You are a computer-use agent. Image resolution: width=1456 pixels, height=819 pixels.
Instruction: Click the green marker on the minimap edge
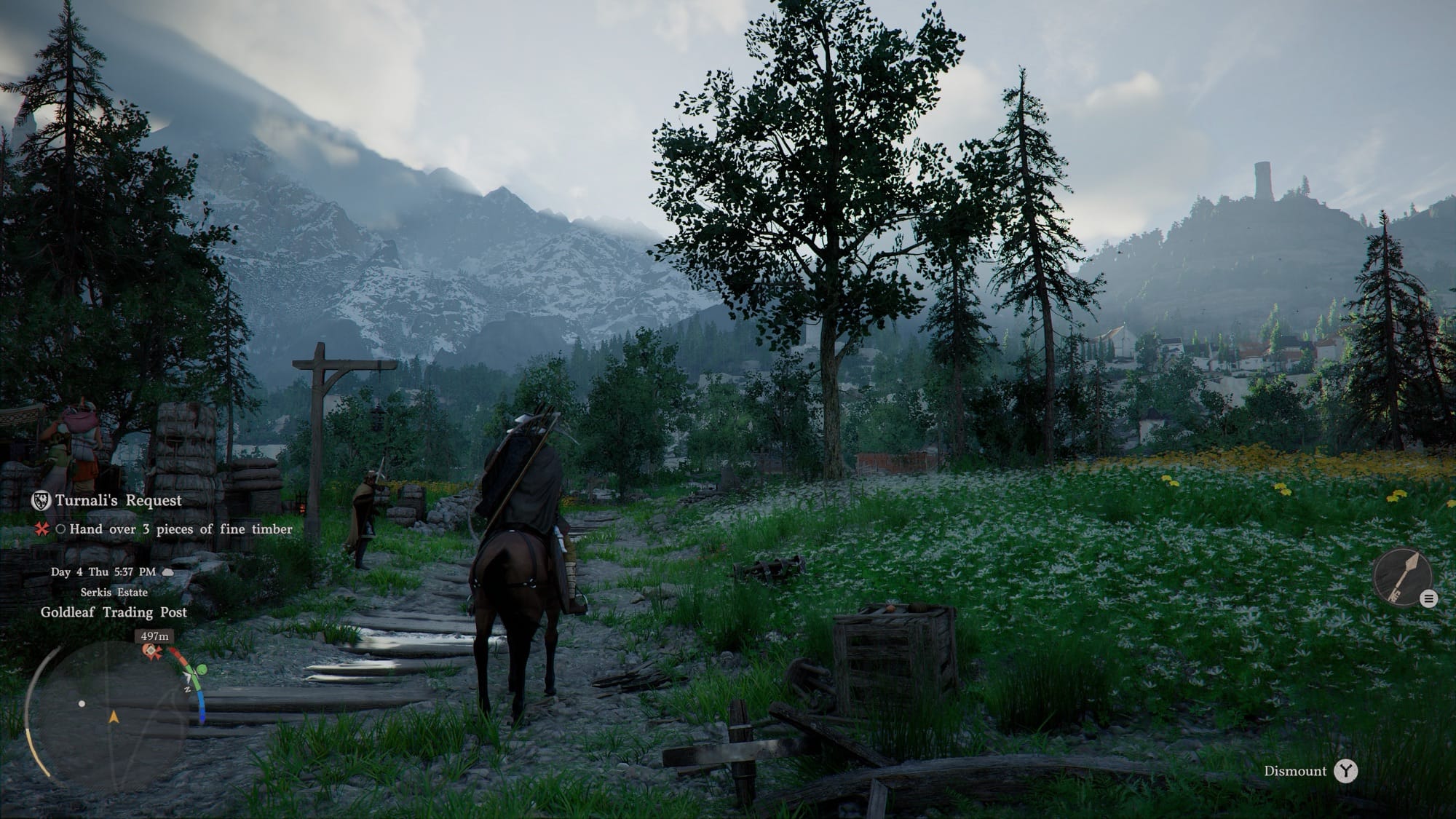click(202, 669)
